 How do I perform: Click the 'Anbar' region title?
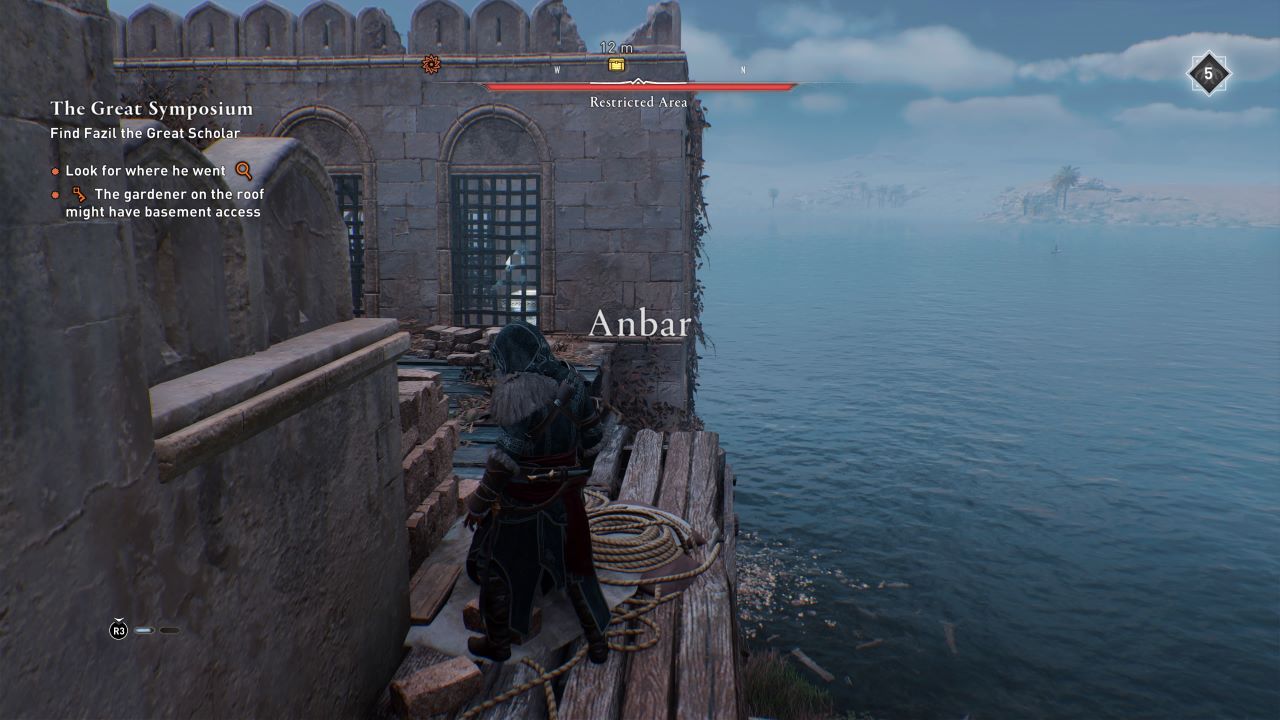point(641,323)
